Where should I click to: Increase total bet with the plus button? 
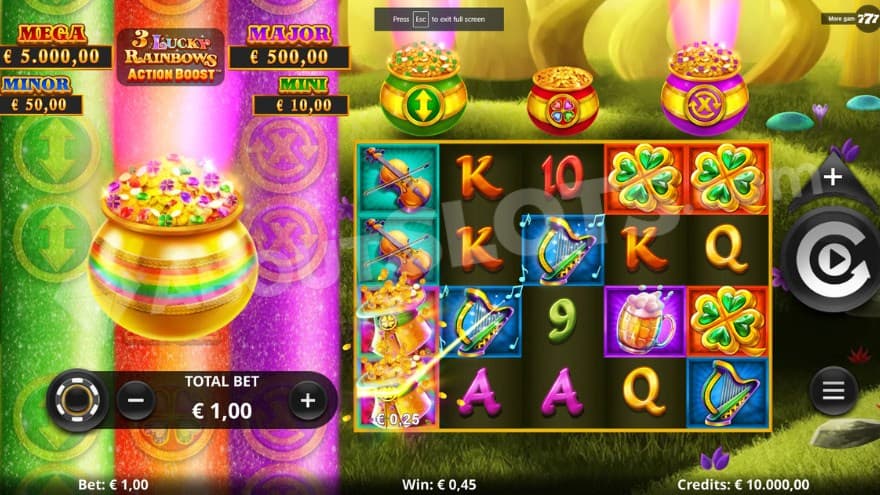click(308, 401)
